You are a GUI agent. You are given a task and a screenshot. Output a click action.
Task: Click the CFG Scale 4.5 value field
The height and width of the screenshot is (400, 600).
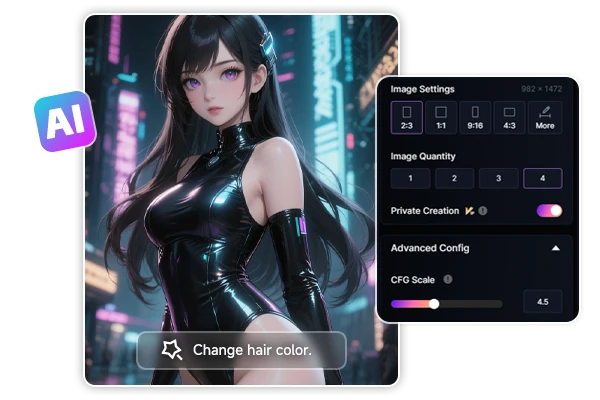(x=543, y=303)
